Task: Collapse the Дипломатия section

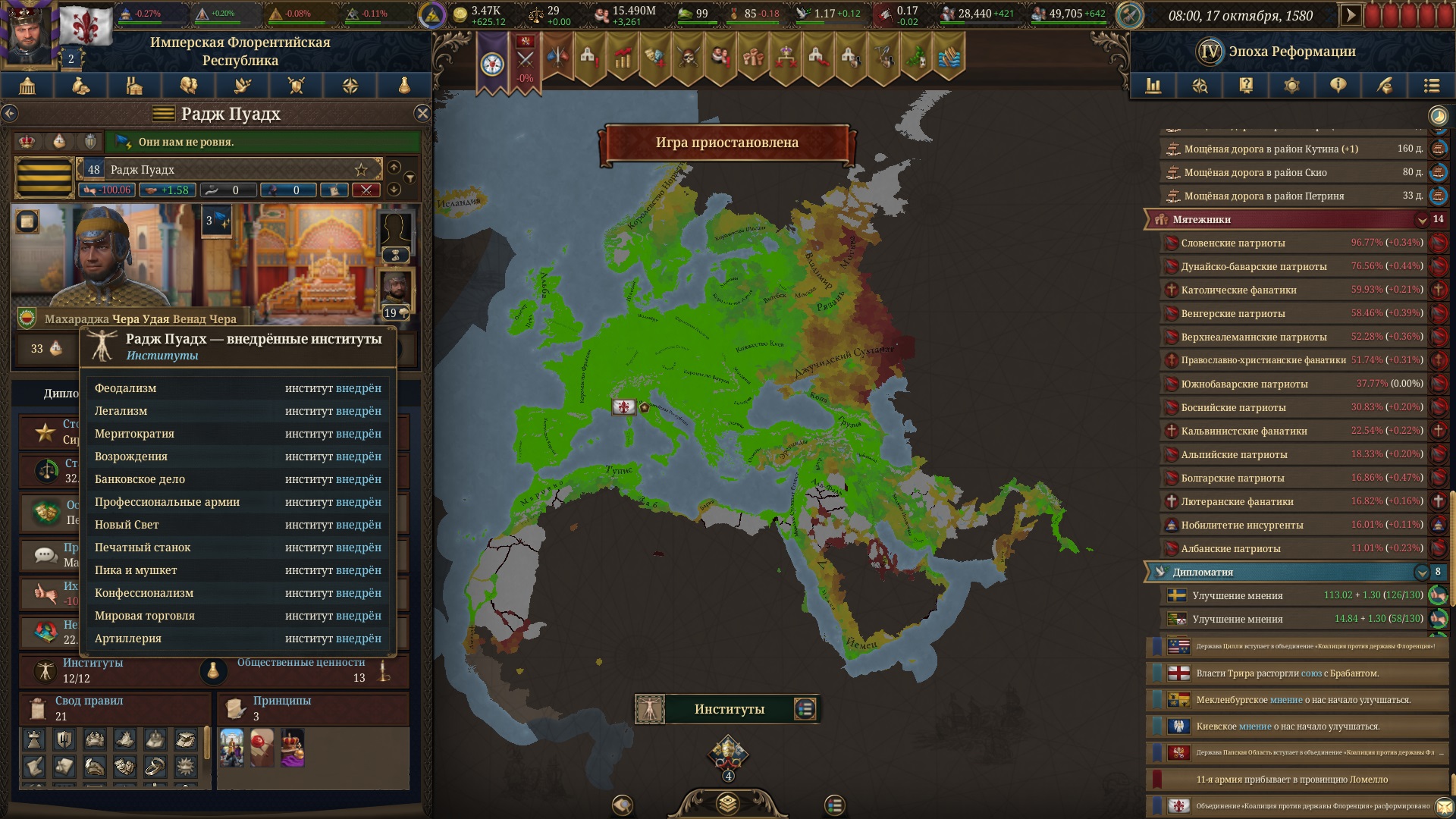Action: click(1421, 573)
